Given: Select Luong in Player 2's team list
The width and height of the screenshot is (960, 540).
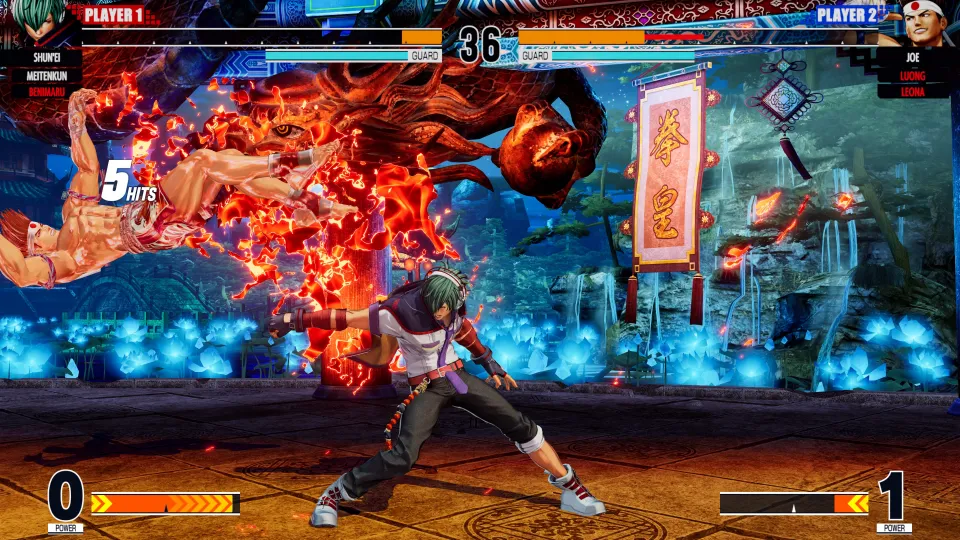Looking at the screenshot, I should point(912,74).
